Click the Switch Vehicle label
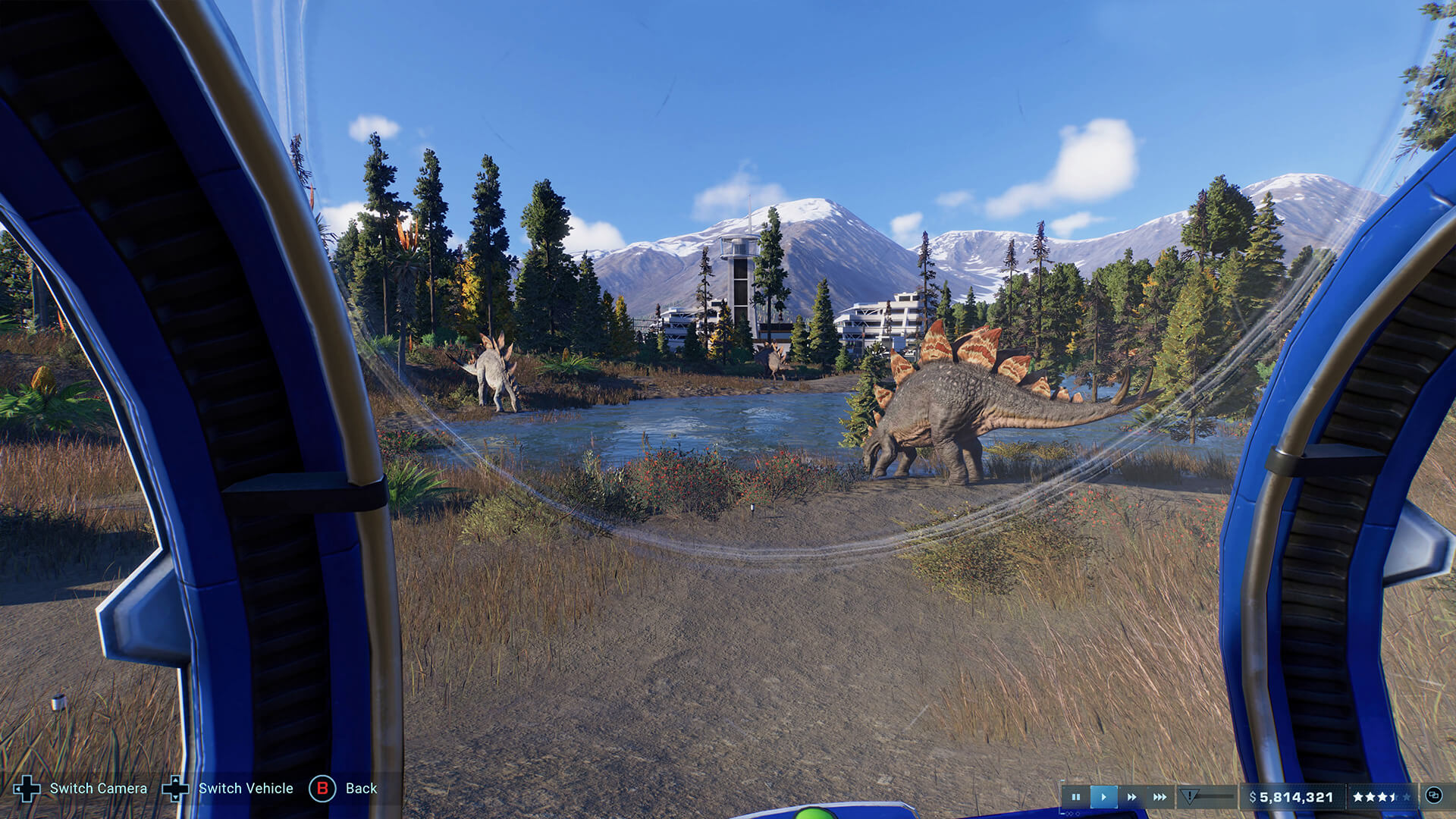 point(245,789)
